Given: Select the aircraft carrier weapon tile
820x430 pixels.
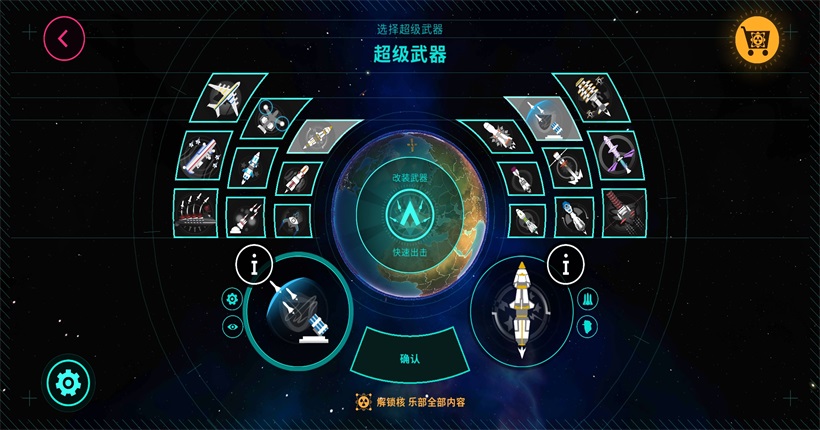Looking at the screenshot, I should tap(206, 153).
